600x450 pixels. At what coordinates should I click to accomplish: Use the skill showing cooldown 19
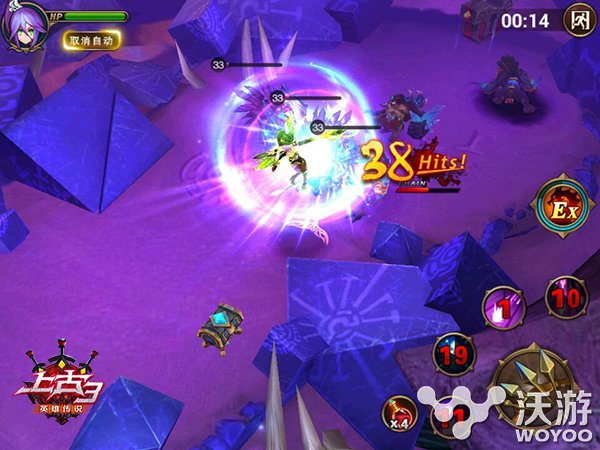453,353
